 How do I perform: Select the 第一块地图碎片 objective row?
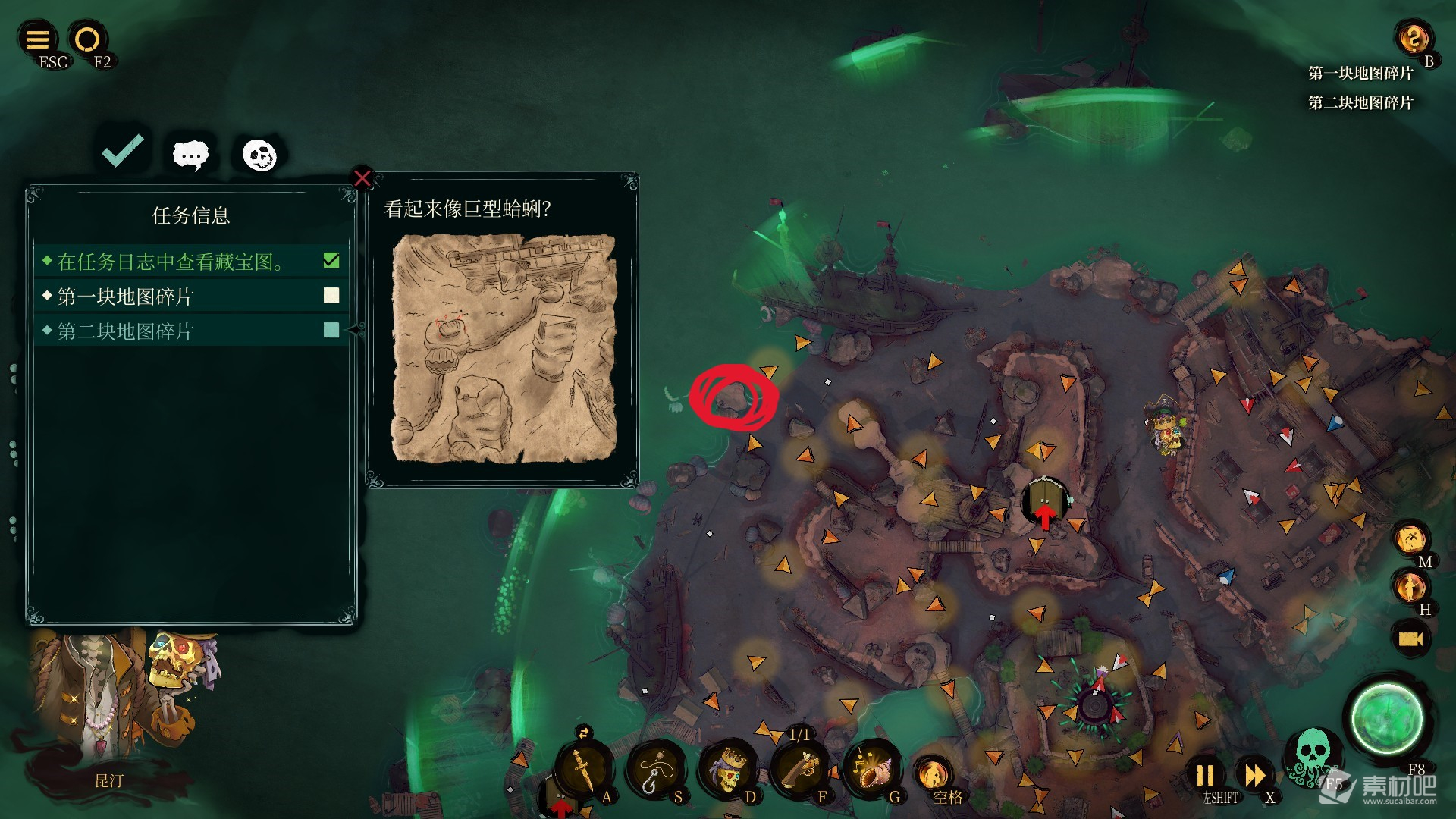pos(191,297)
